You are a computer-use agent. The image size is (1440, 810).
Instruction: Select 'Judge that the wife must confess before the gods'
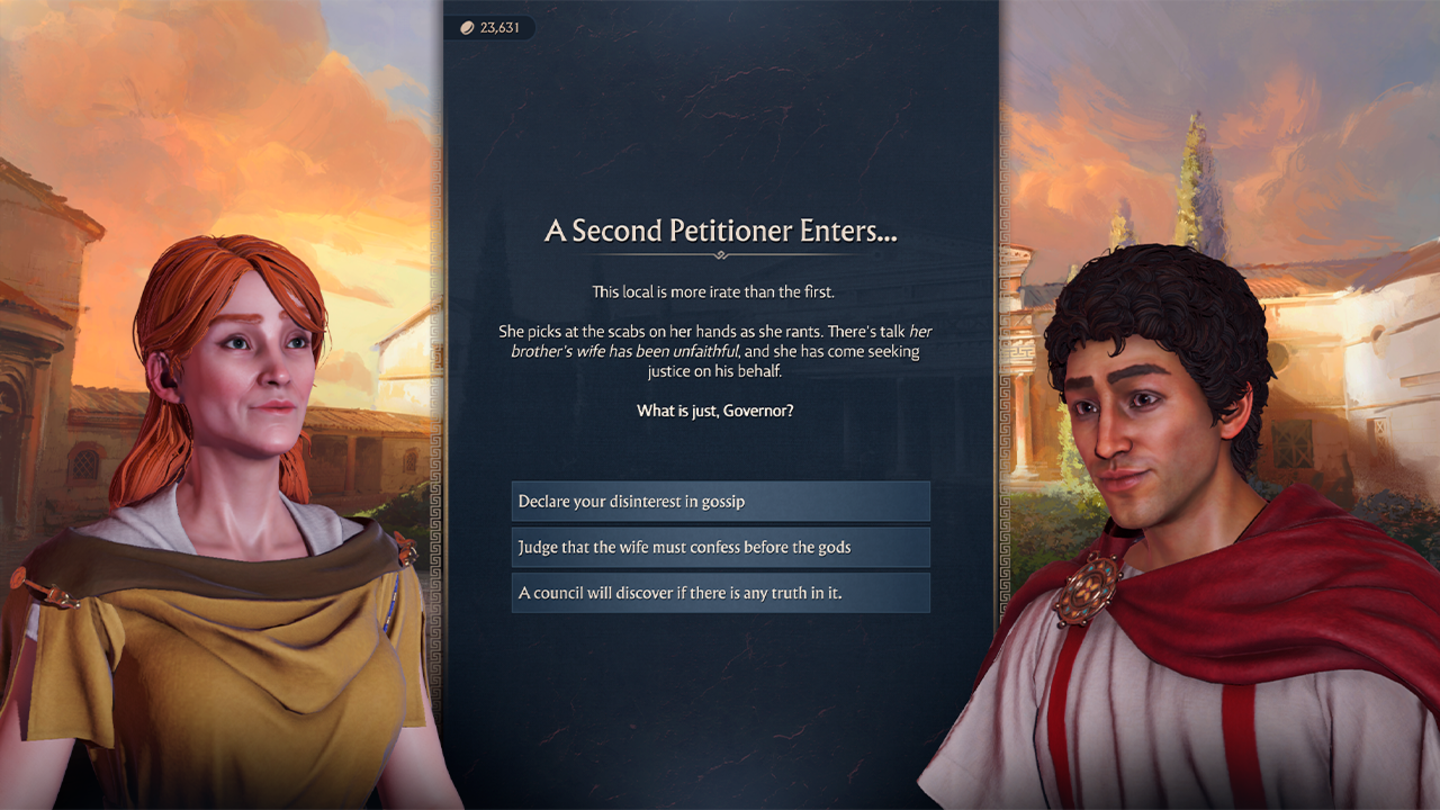tap(720, 548)
